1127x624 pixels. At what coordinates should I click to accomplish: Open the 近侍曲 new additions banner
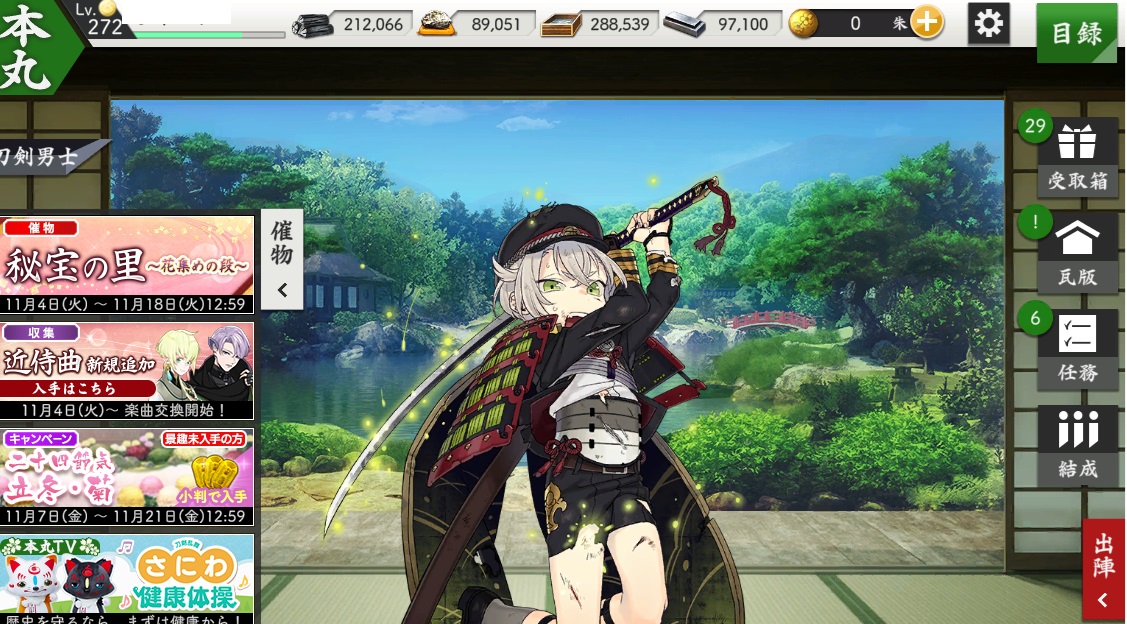(x=127, y=371)
